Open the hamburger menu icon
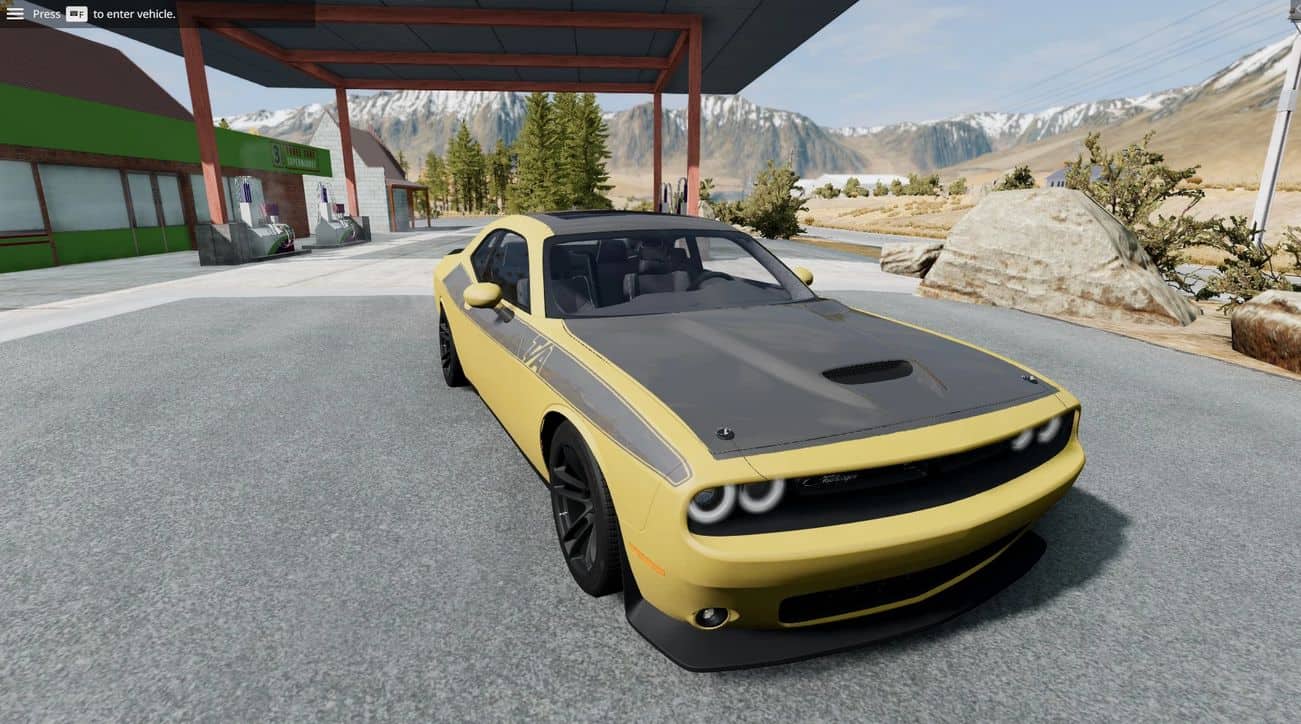Viewport: 1301px width, 724px height. click(15, 13)
